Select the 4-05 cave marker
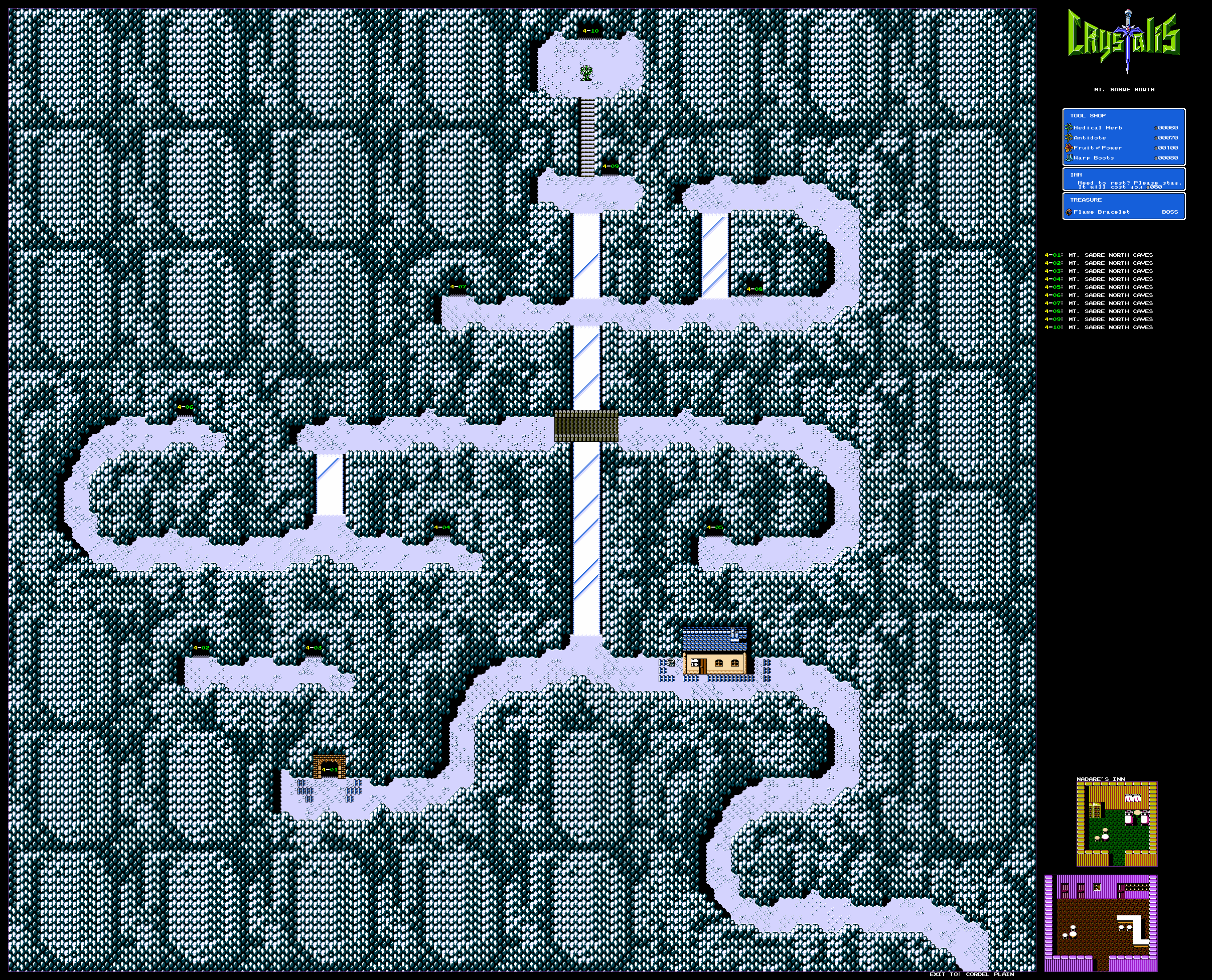 point(715,528)
